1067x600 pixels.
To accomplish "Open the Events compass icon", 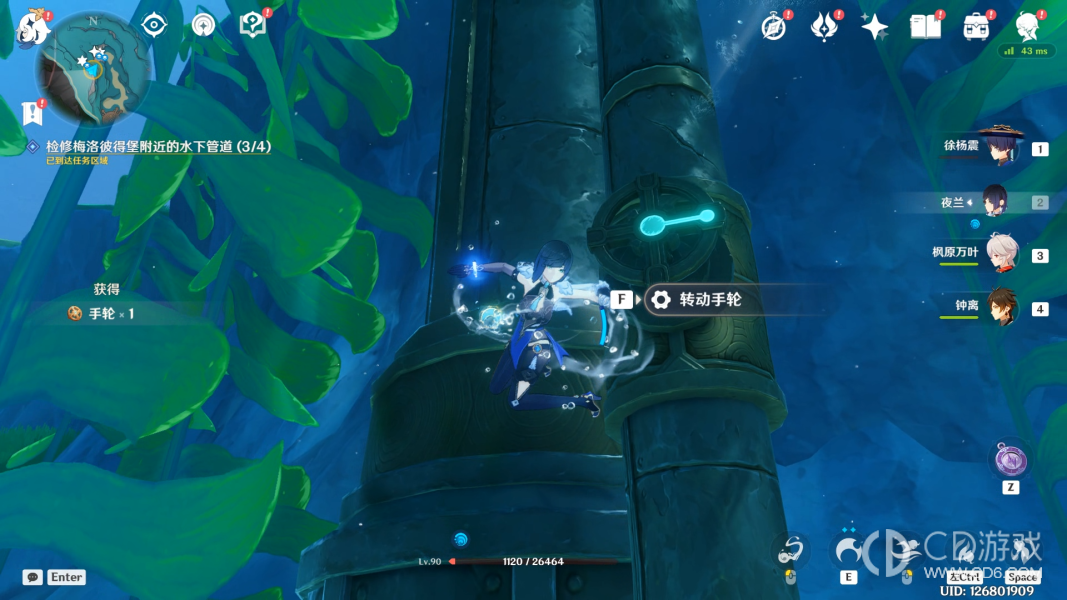I will click(x=773, y=27).
